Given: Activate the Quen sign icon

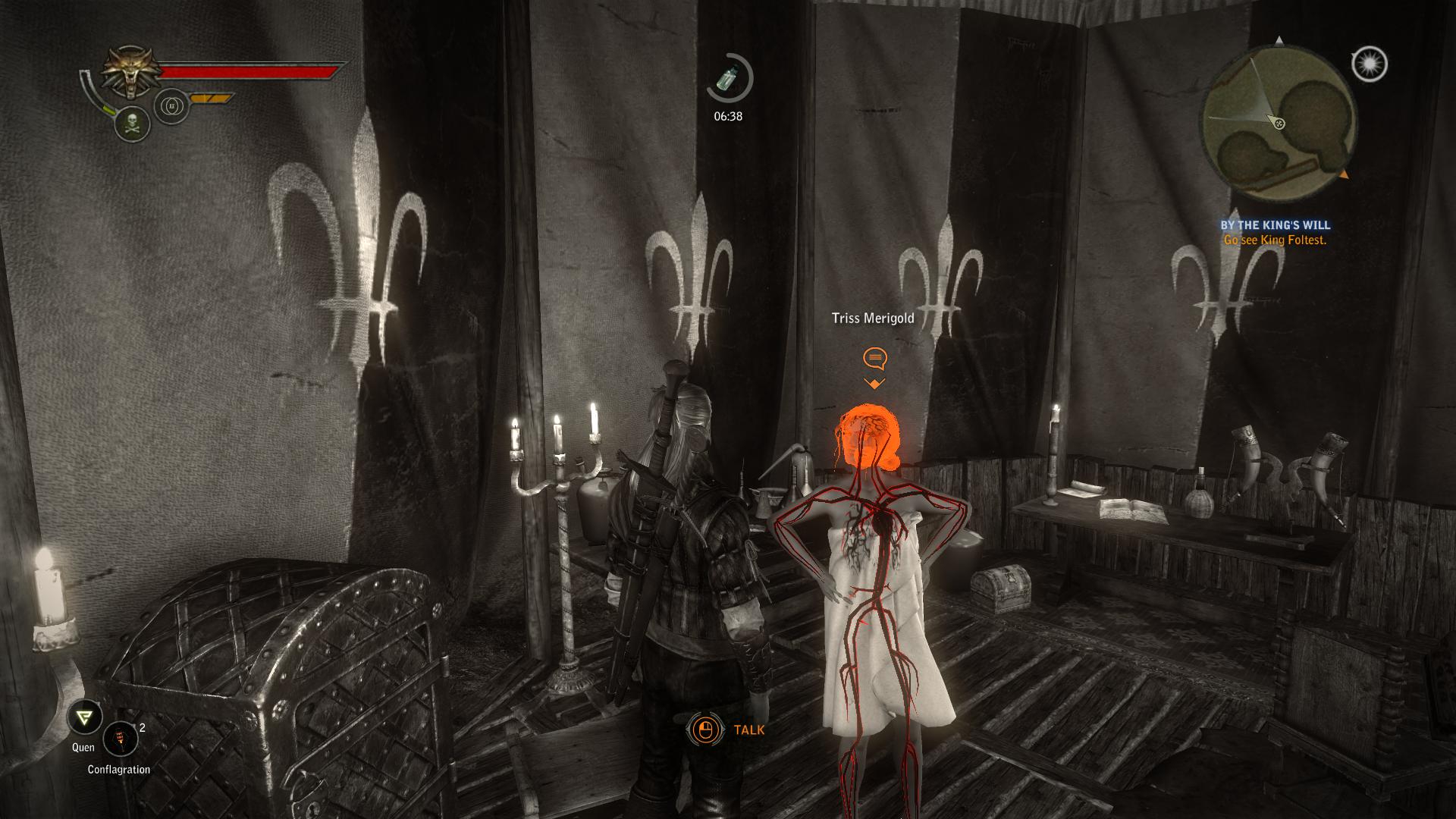Looking at the screenshot, I should pyautogui.click(x=84, y=717).
